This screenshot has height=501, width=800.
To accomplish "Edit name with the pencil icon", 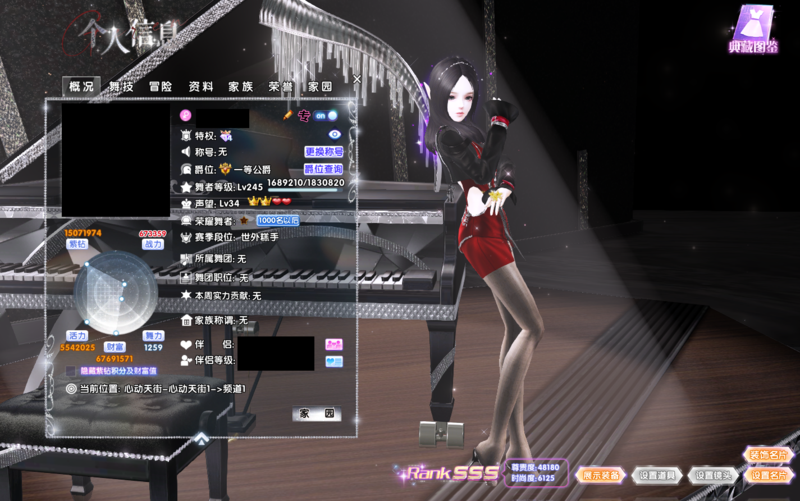I will (288, 116).
